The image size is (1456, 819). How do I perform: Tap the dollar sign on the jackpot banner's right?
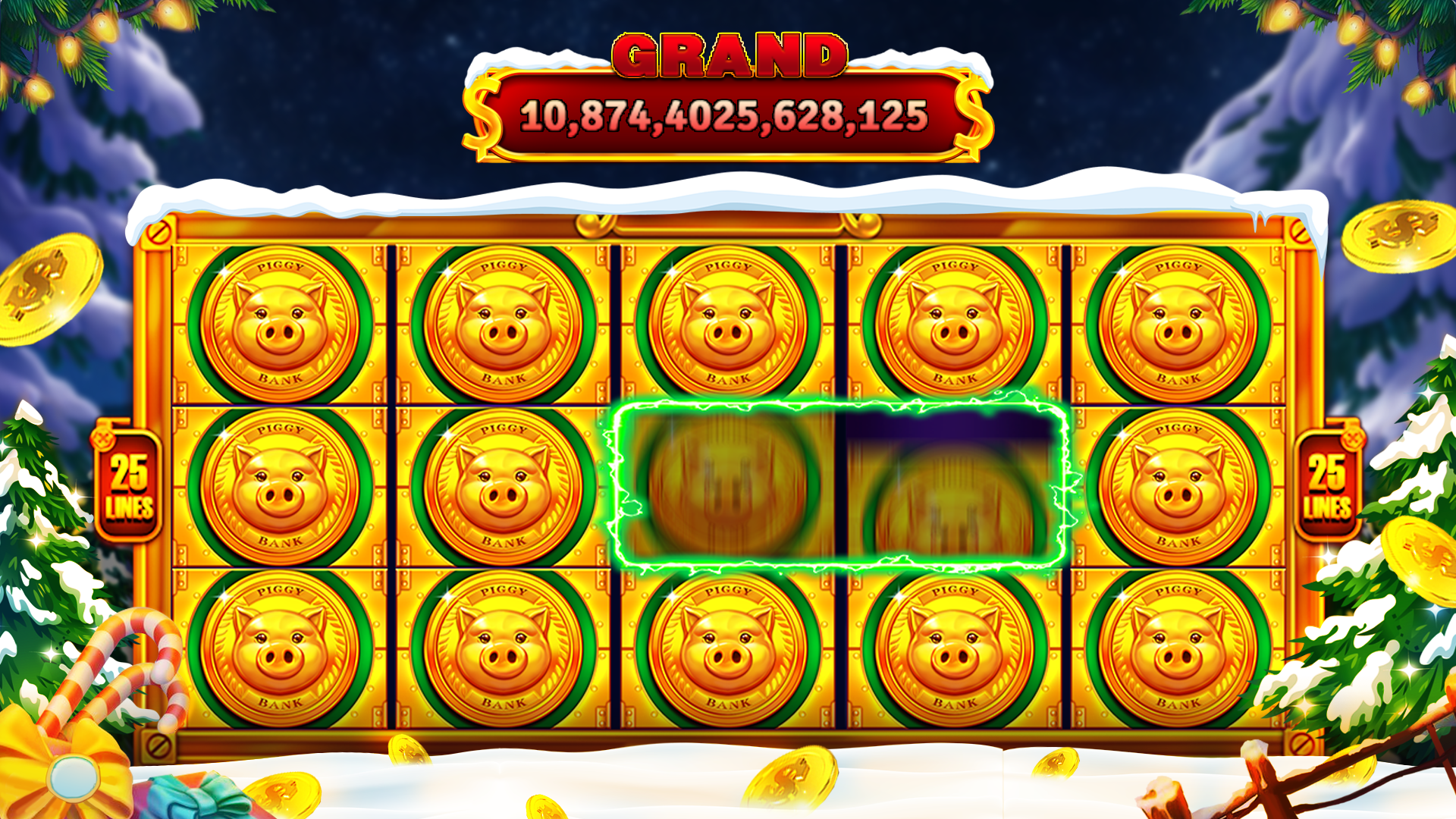[x=974, y=119]
